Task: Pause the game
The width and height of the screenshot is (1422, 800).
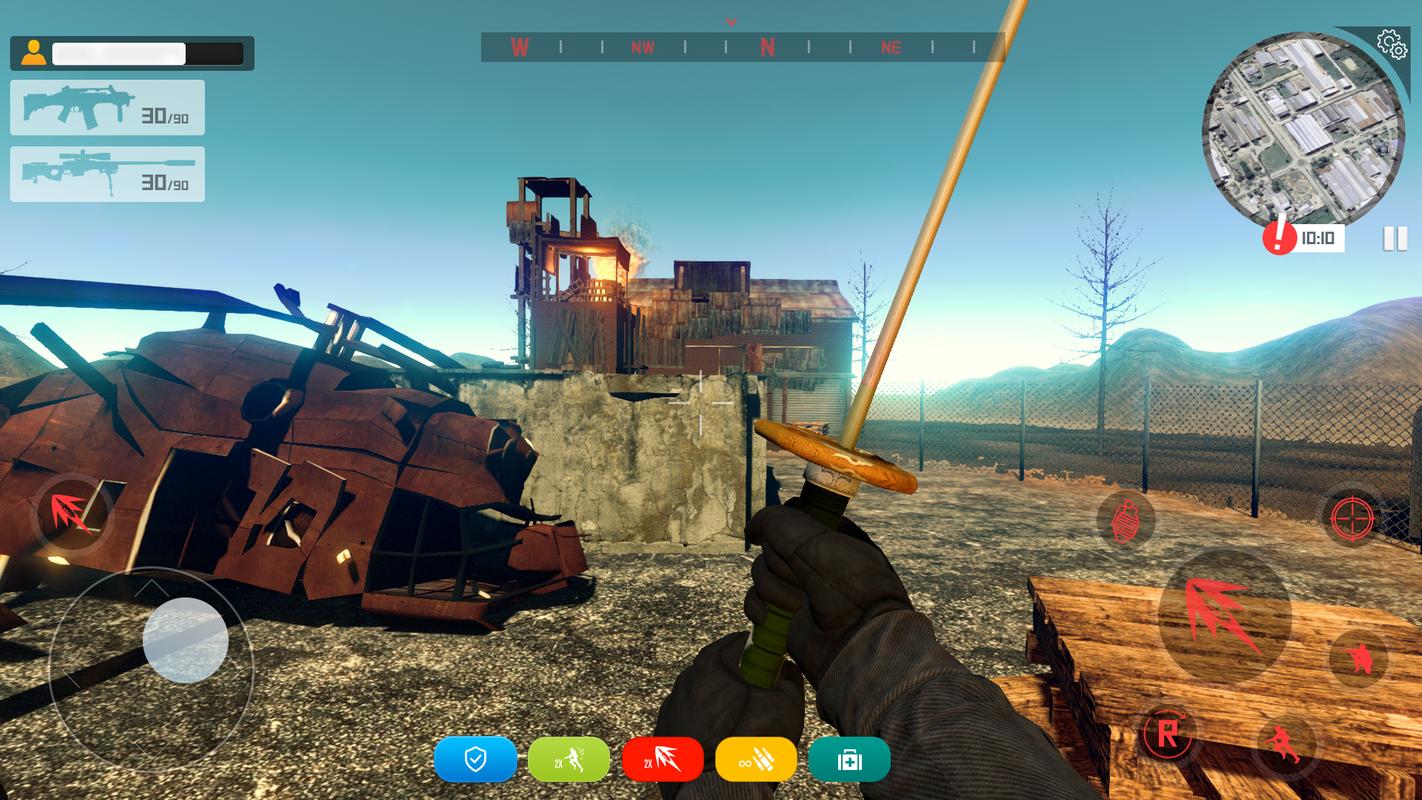Action: tap(1395, 238)
